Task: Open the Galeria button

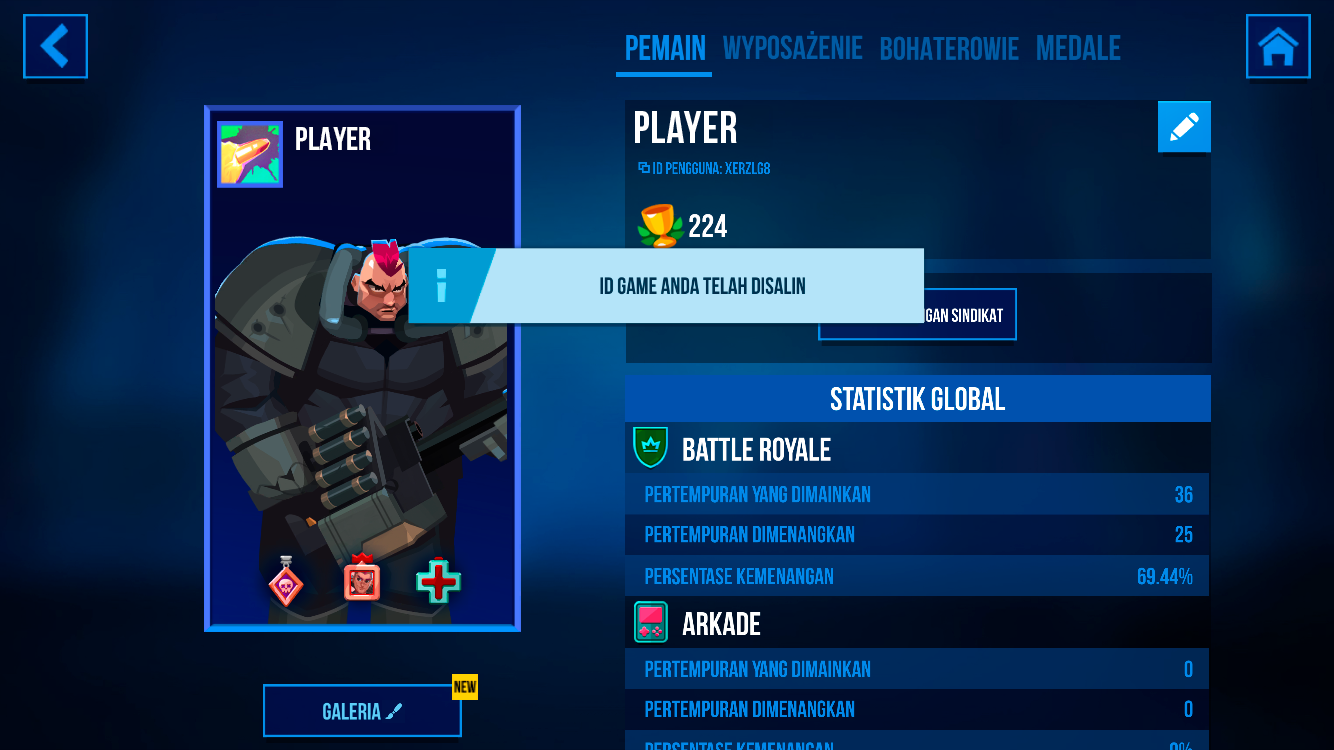Action: click(362, 711)
